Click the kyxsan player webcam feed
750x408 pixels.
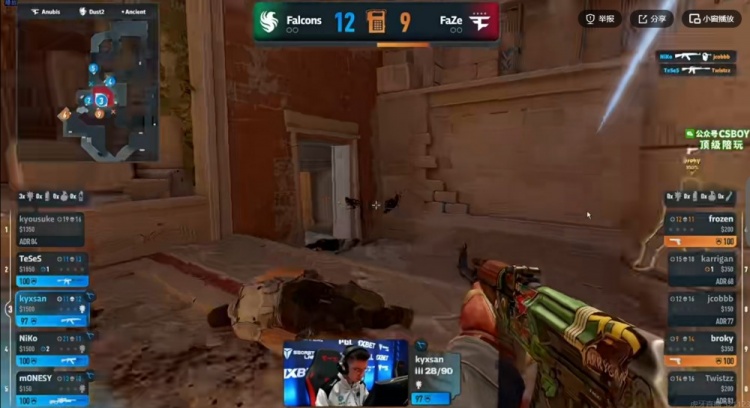coord(345,373)
